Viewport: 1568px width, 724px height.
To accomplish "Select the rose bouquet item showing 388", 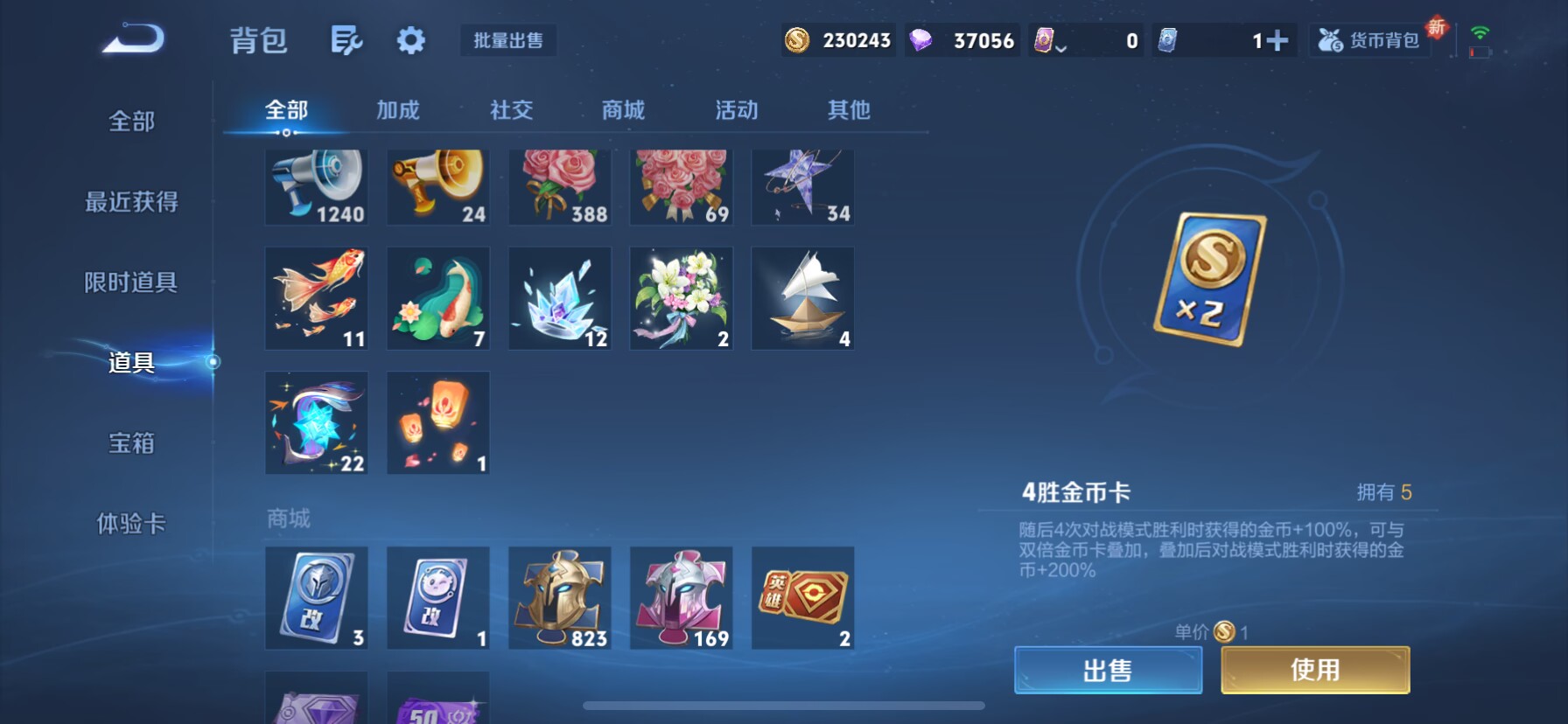I will tap(559, 186).
